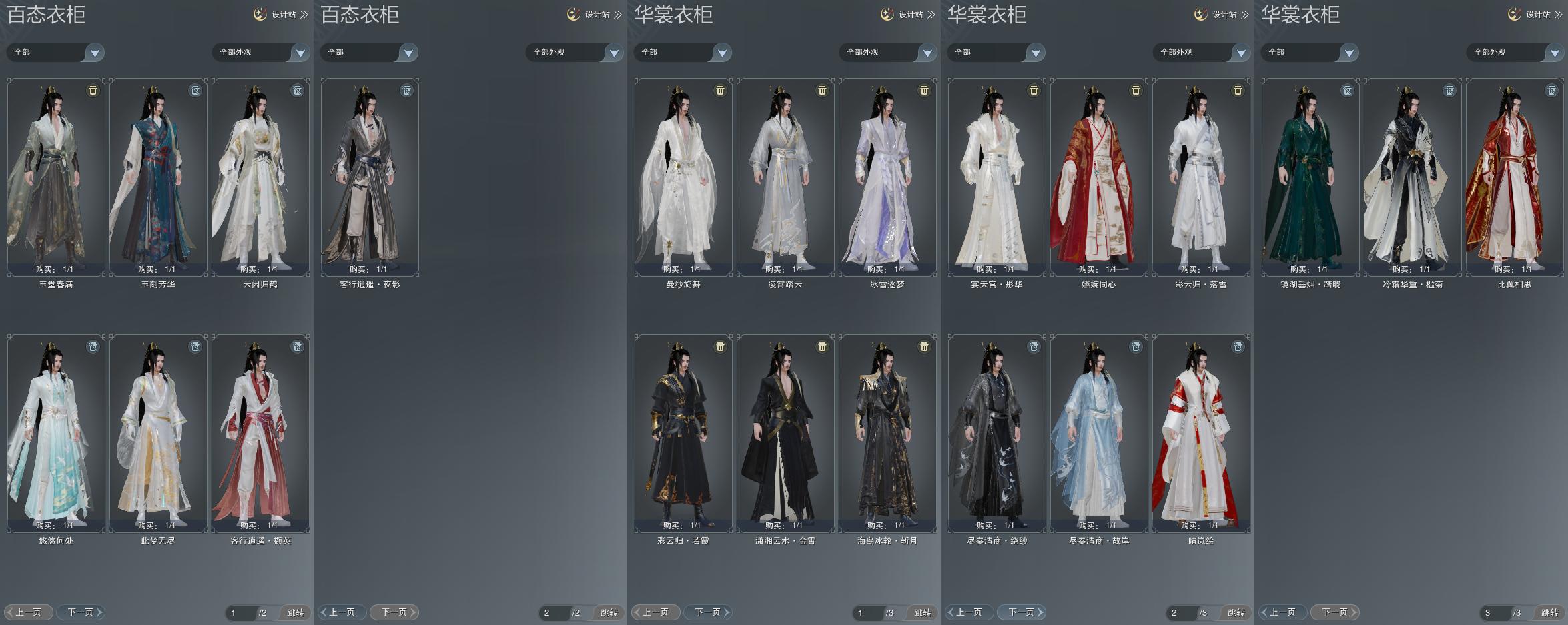The width and height of the screenshot is (1568, 625).
Task: Select the 尽奏清商·故岸 light blue outfit
Action: tap(1099, 433)
